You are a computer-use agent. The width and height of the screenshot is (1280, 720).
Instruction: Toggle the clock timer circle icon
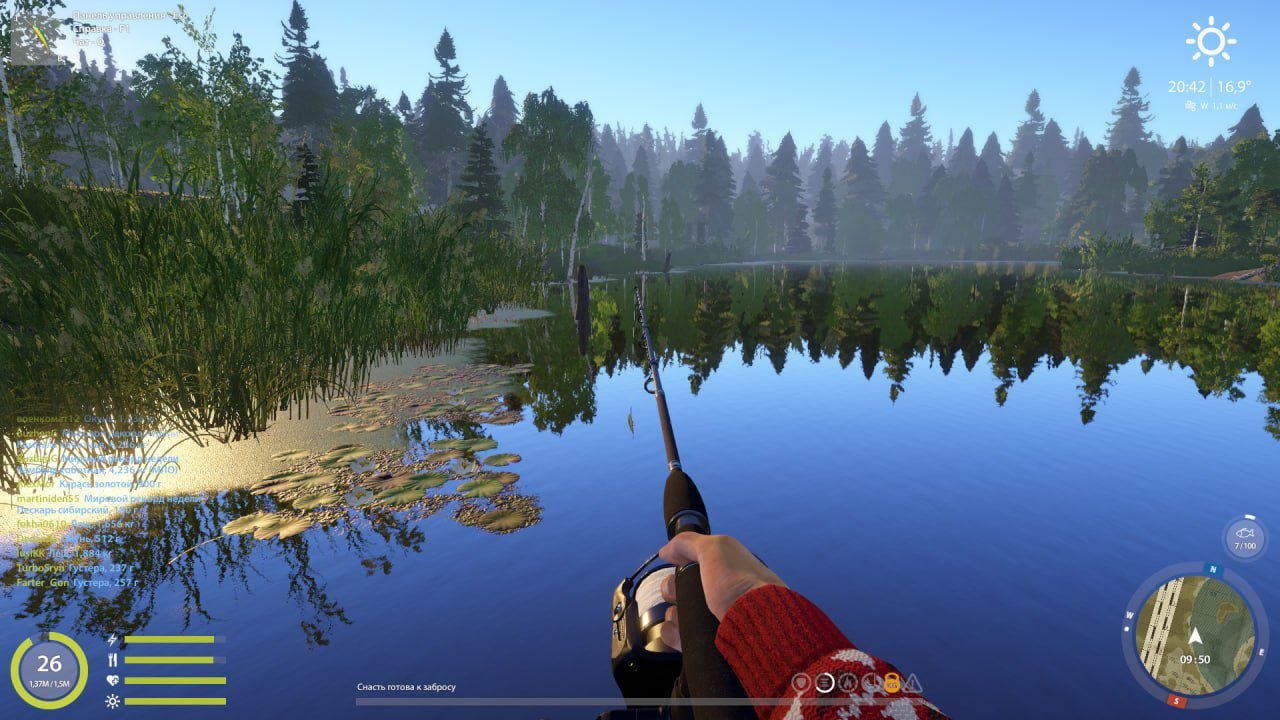tap(871, 681)
